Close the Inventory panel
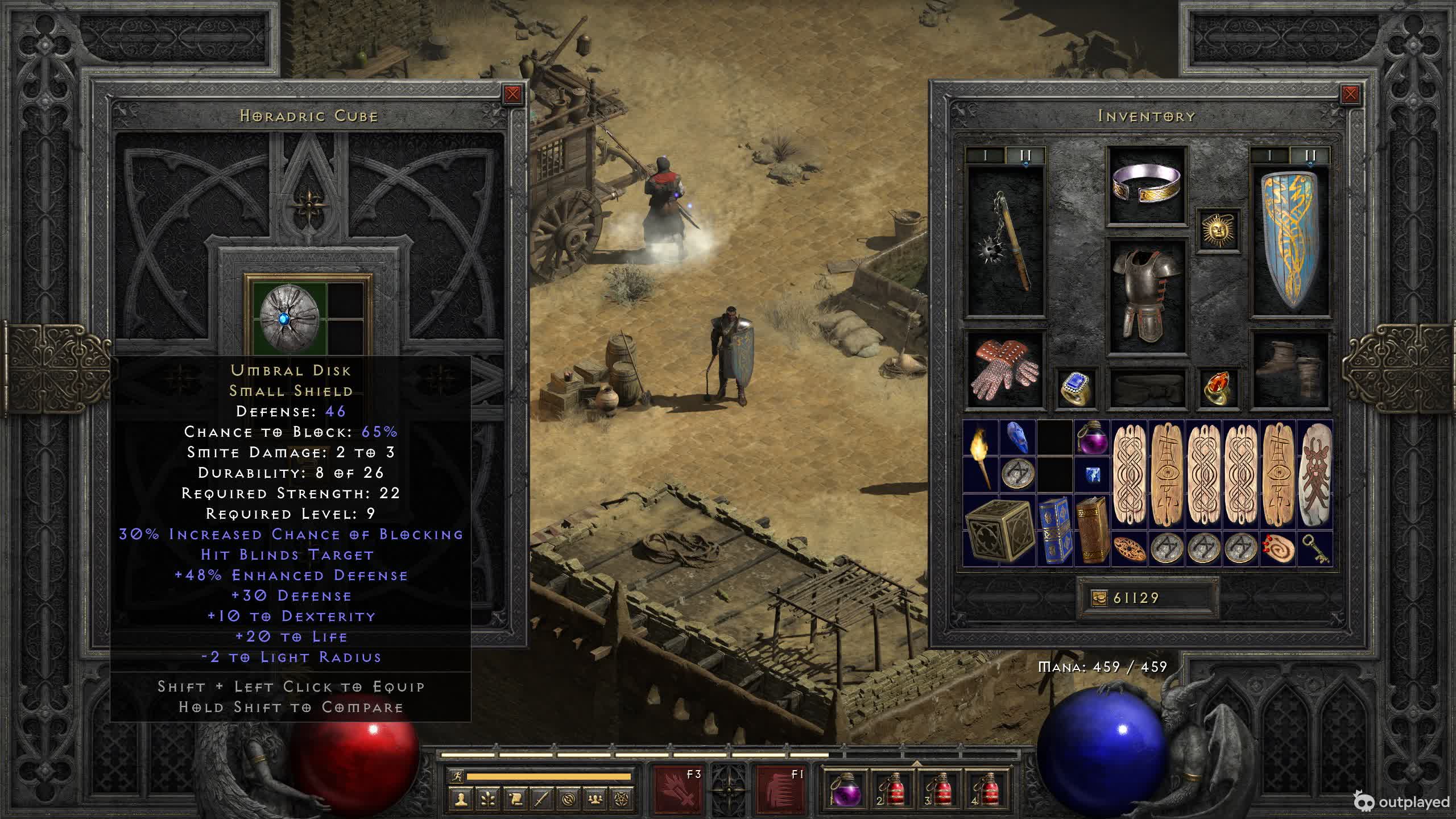Image resolution: width=1456 pixels, height=819 pixels. point(1350,94)
